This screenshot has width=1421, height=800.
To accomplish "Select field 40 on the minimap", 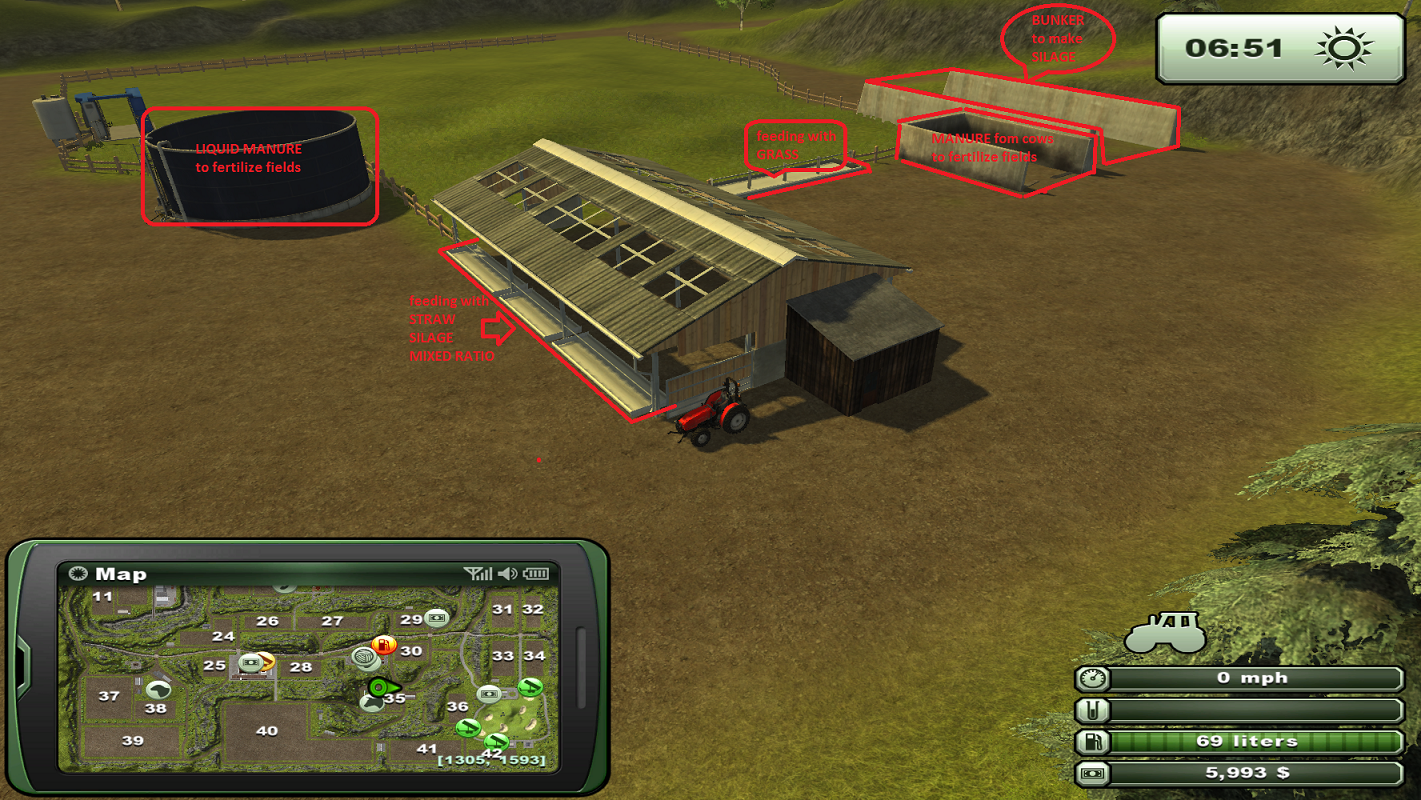I will 266,731.
